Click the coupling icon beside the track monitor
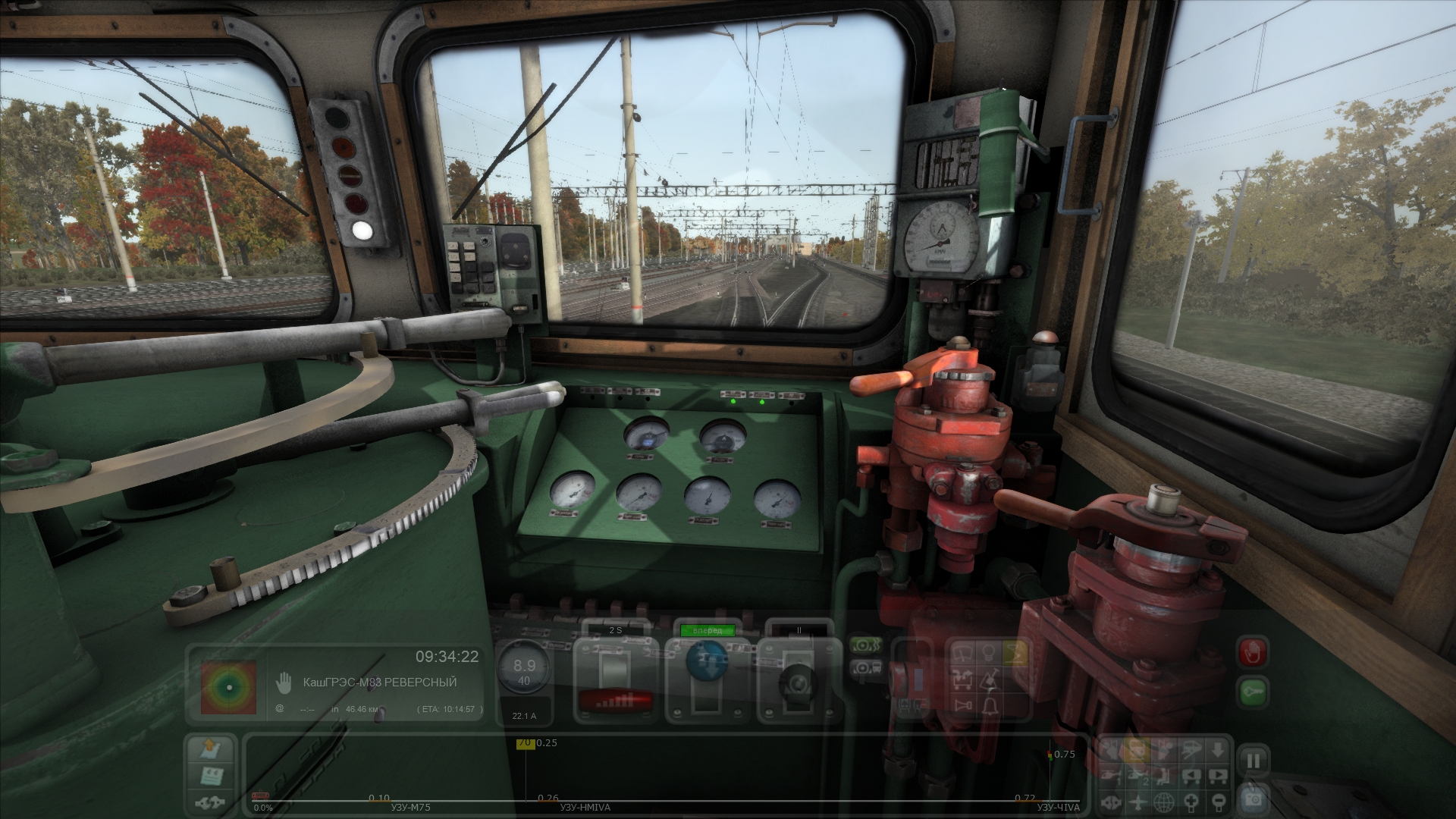This screenshot has width=1456, height=819. pyautogui.click(x=211, y=802)
